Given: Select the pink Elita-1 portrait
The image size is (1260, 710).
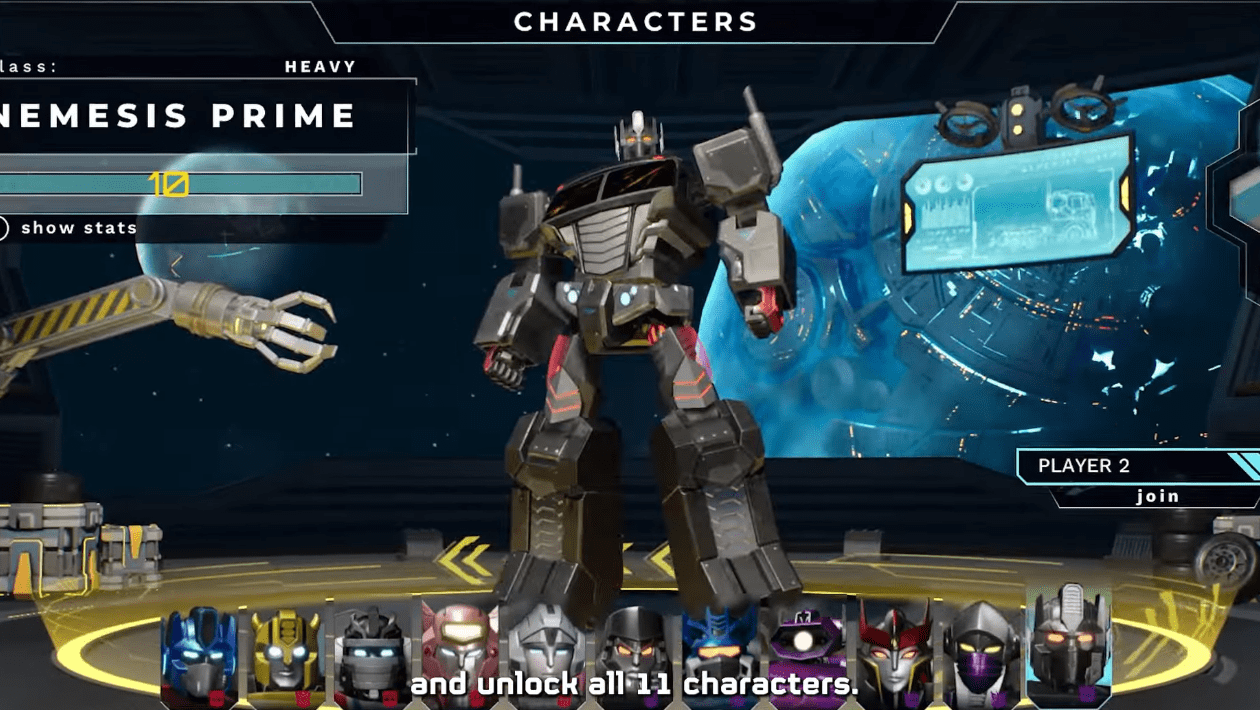Looking at the screenshot, I should pos(459,650).
